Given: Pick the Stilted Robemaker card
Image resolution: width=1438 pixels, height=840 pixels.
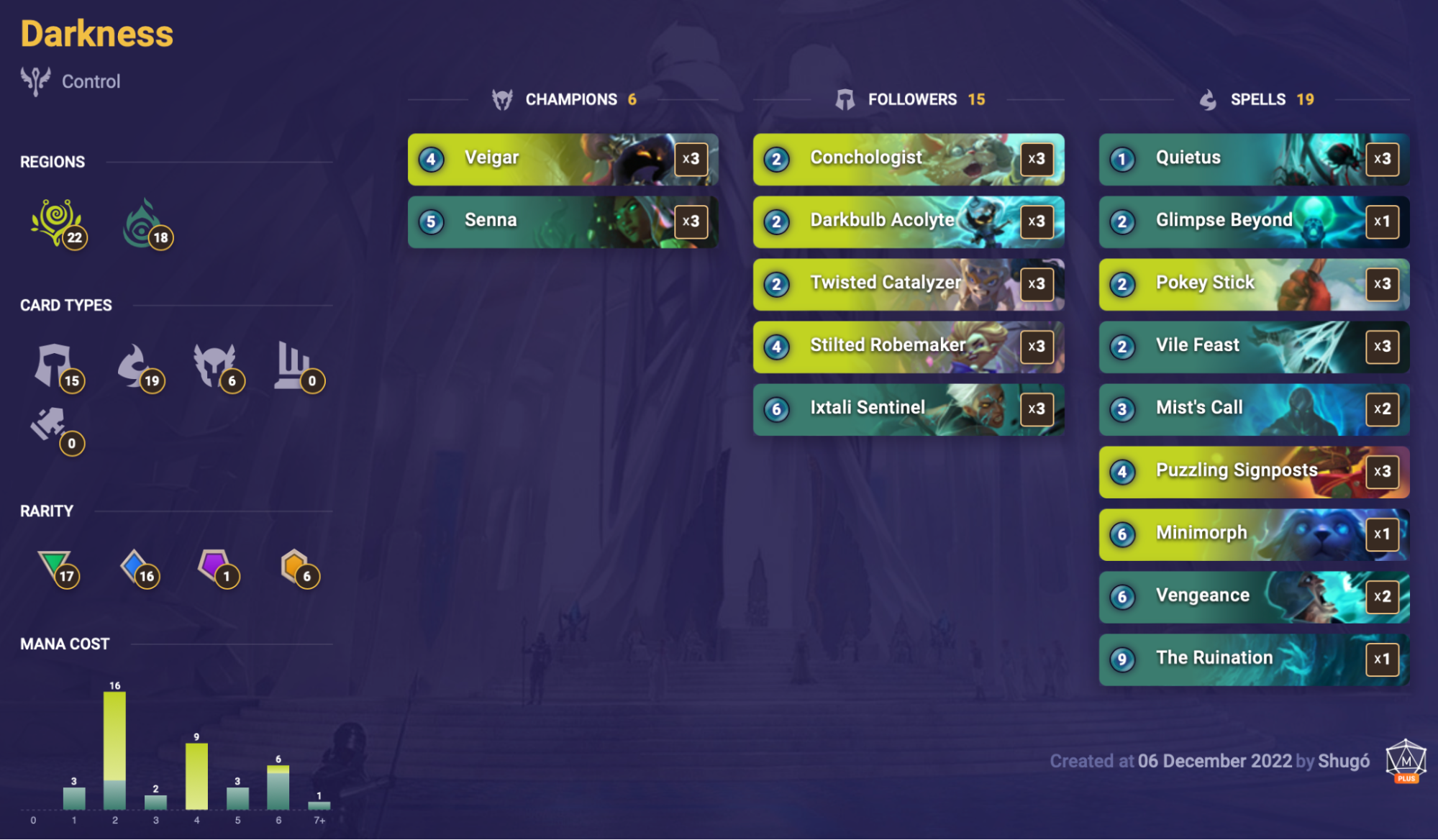Looking at the screenshot, I should pos(908,347).
